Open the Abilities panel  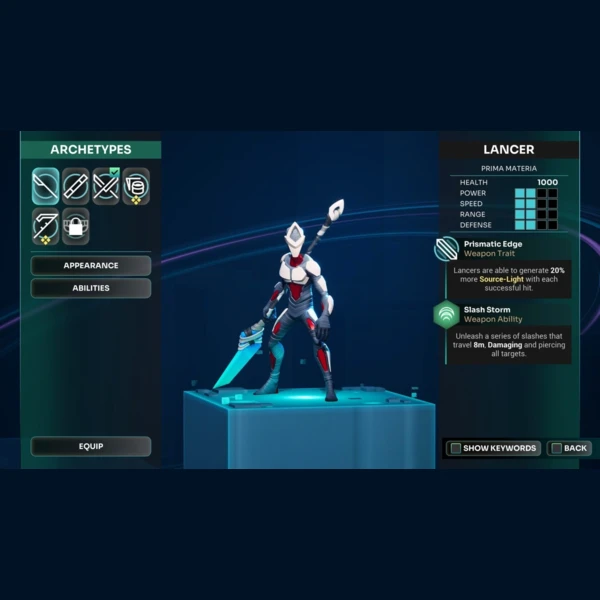coord(91,288)
